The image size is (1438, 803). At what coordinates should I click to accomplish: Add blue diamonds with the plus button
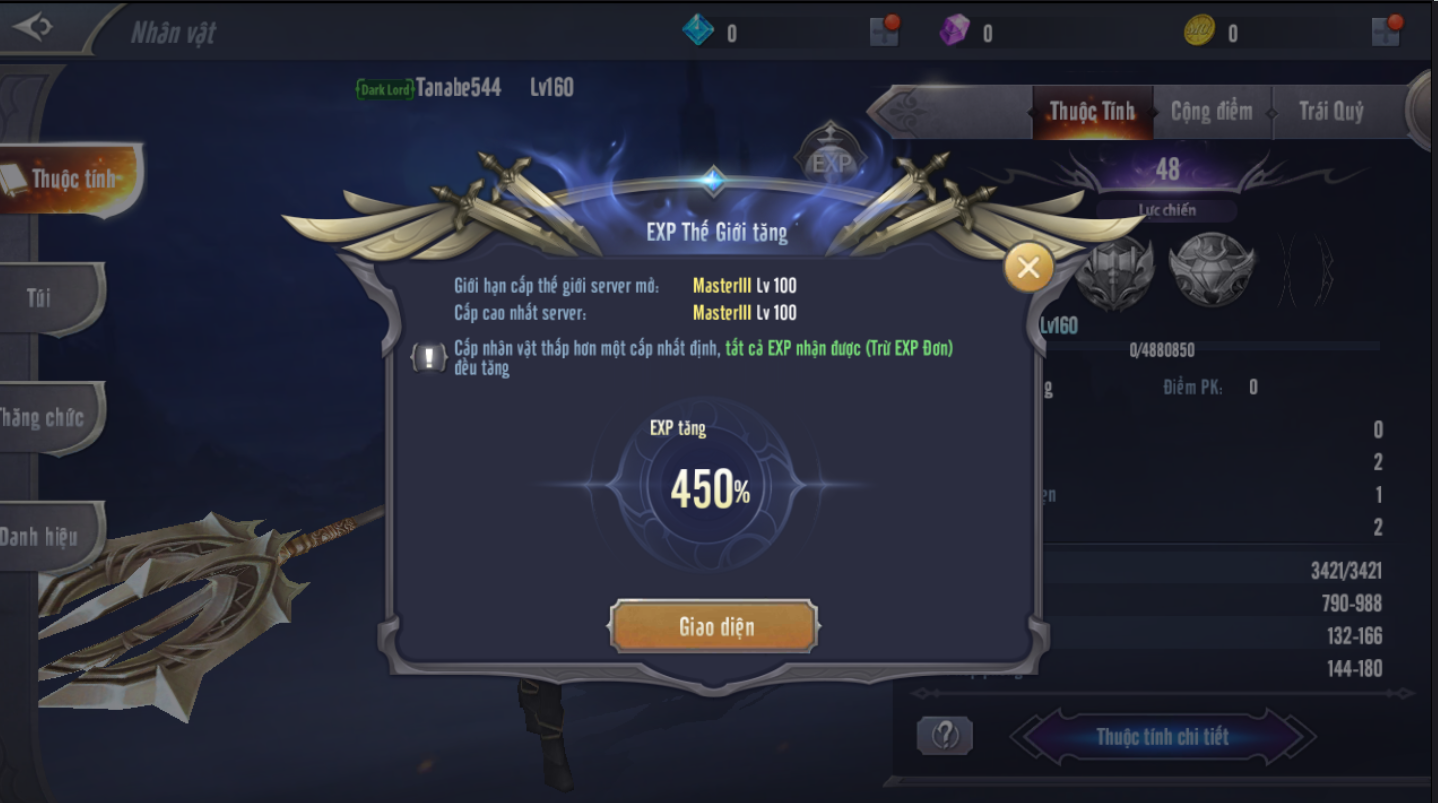pos(884,30)
